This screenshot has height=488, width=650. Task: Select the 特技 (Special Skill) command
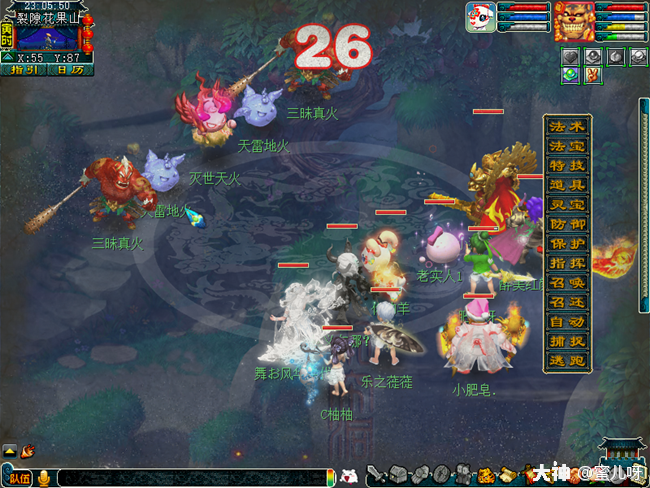567,166
